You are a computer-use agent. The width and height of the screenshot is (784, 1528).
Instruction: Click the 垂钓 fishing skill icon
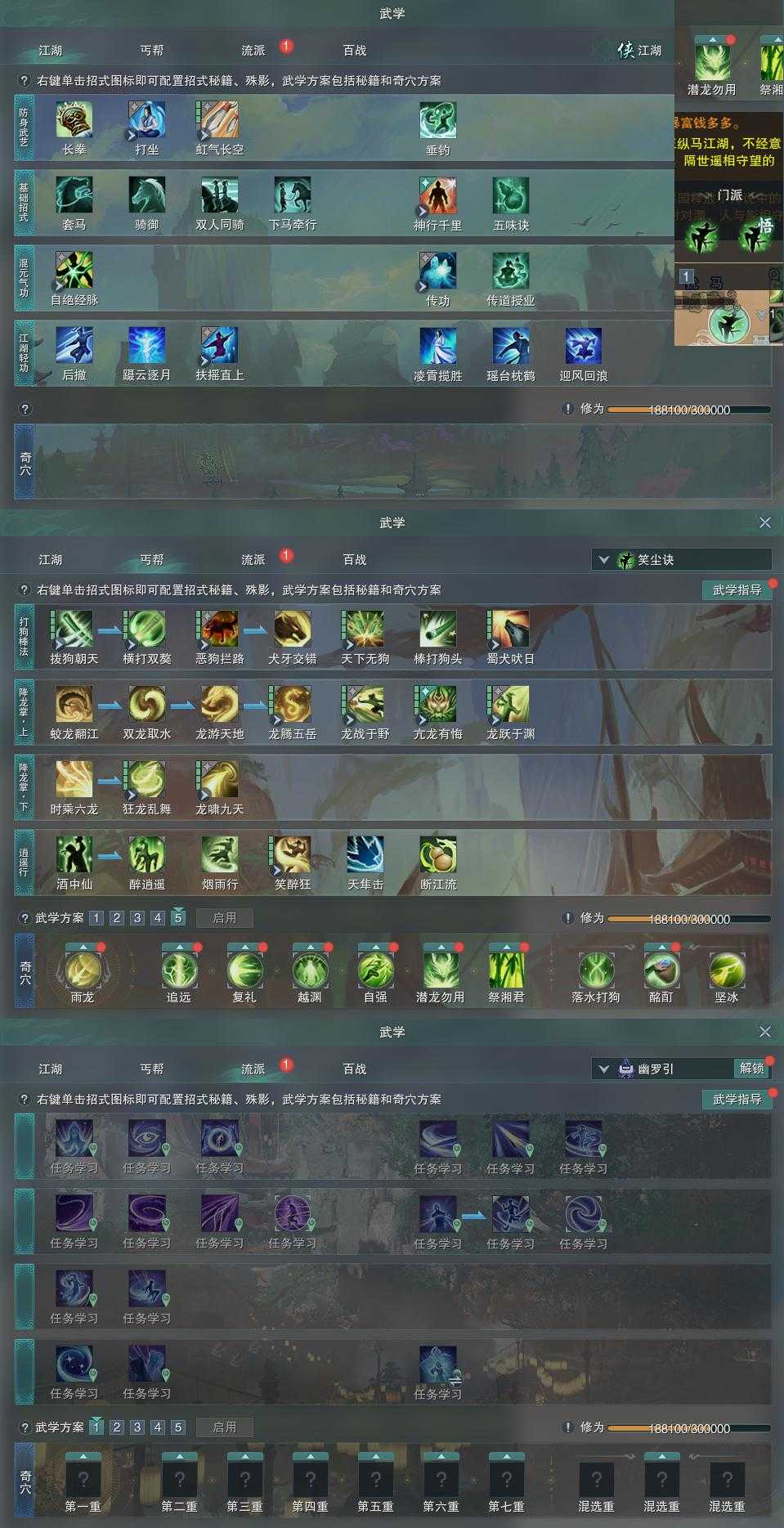(438, 121)
